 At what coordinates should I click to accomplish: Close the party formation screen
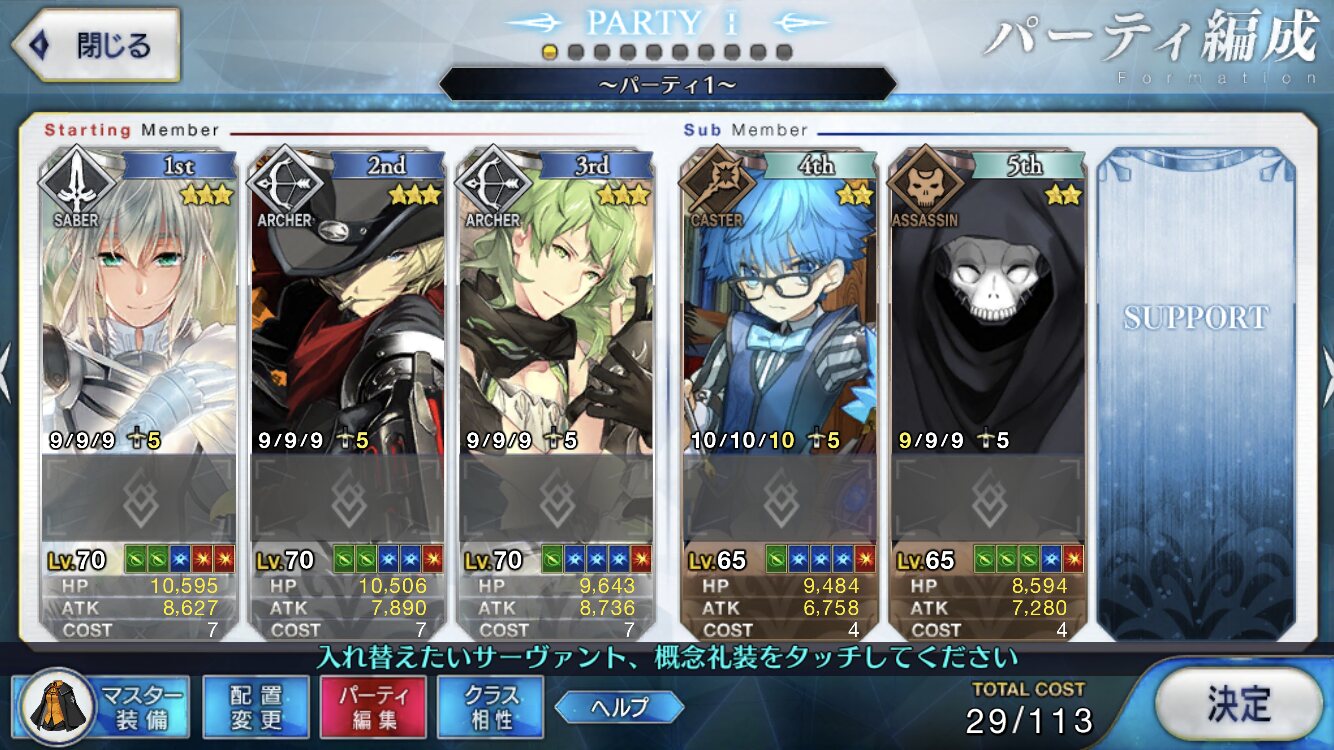click(x=95, y=45)
